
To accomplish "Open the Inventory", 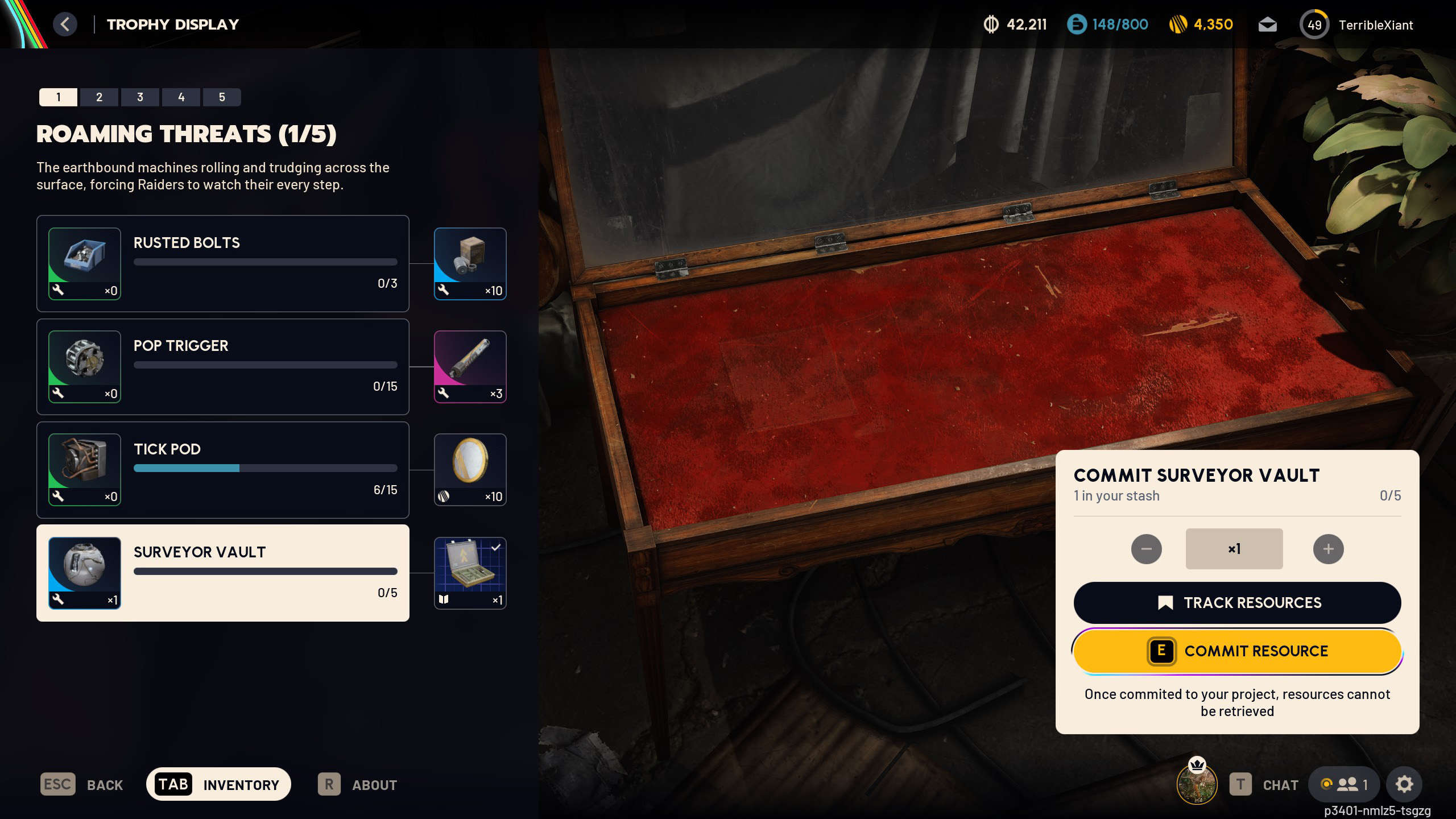I will [218, 784].
